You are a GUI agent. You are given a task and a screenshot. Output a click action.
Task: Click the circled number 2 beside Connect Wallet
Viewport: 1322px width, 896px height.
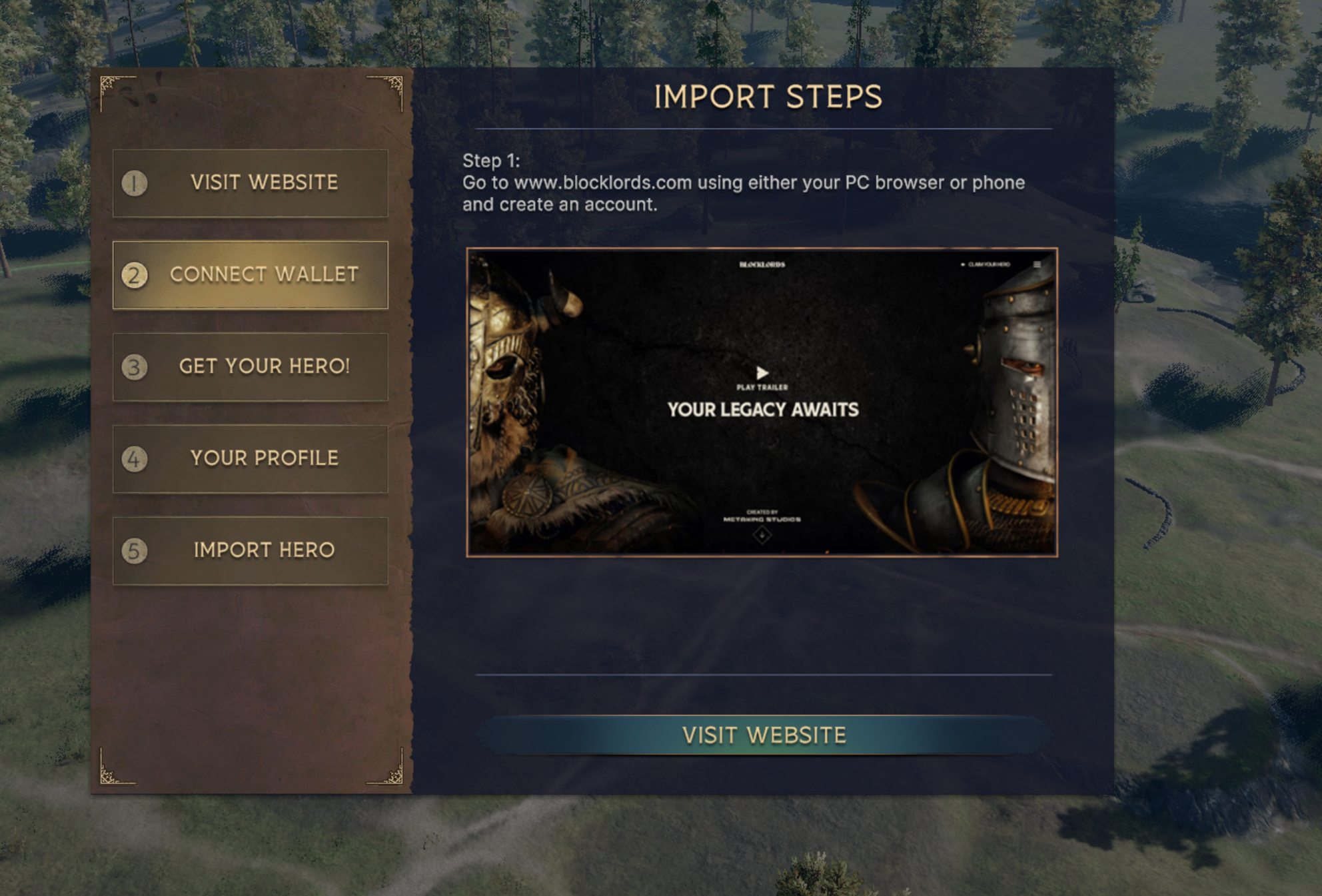click(136, 275)
